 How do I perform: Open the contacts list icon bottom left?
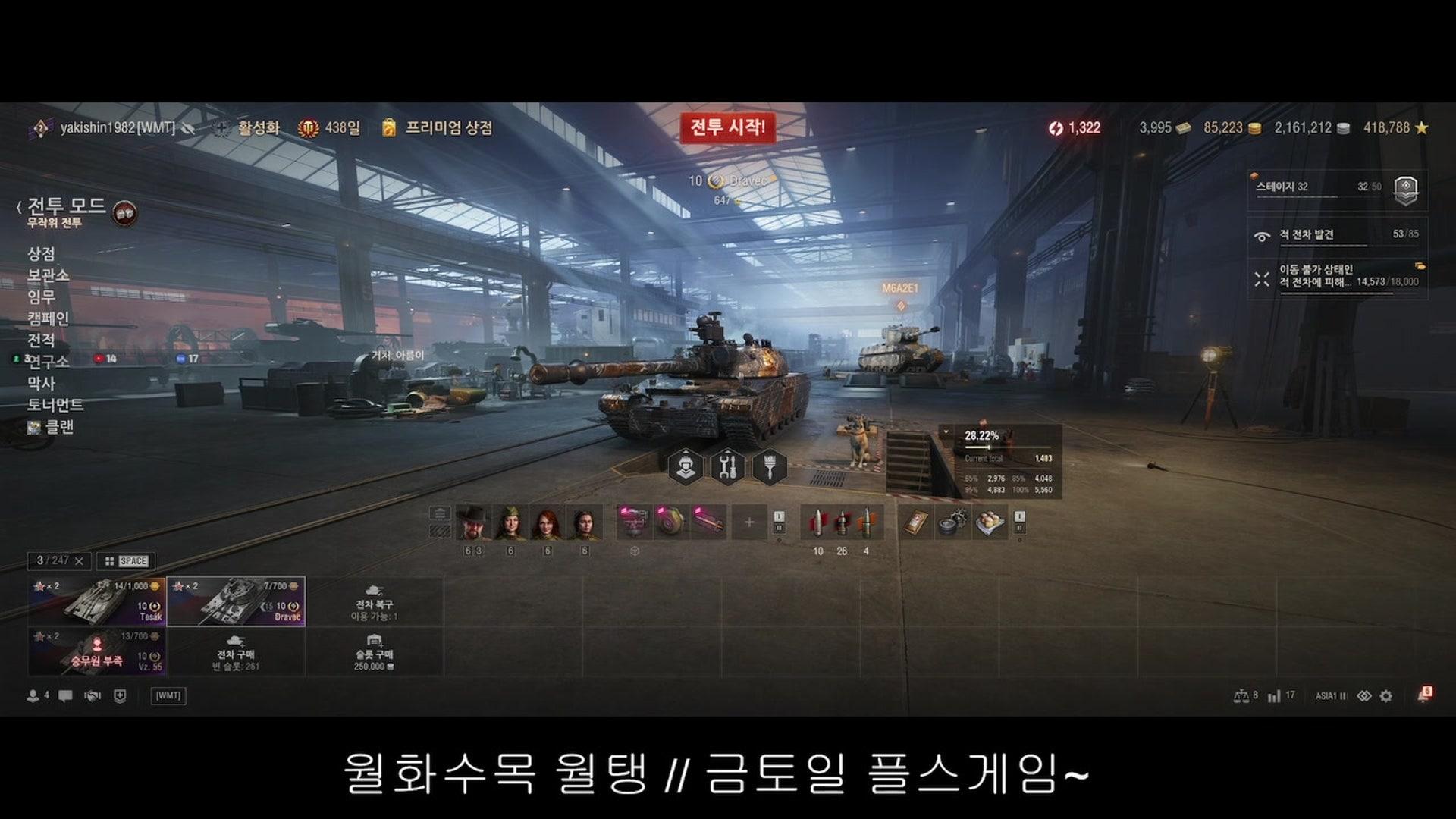click(x=32, y=695)
